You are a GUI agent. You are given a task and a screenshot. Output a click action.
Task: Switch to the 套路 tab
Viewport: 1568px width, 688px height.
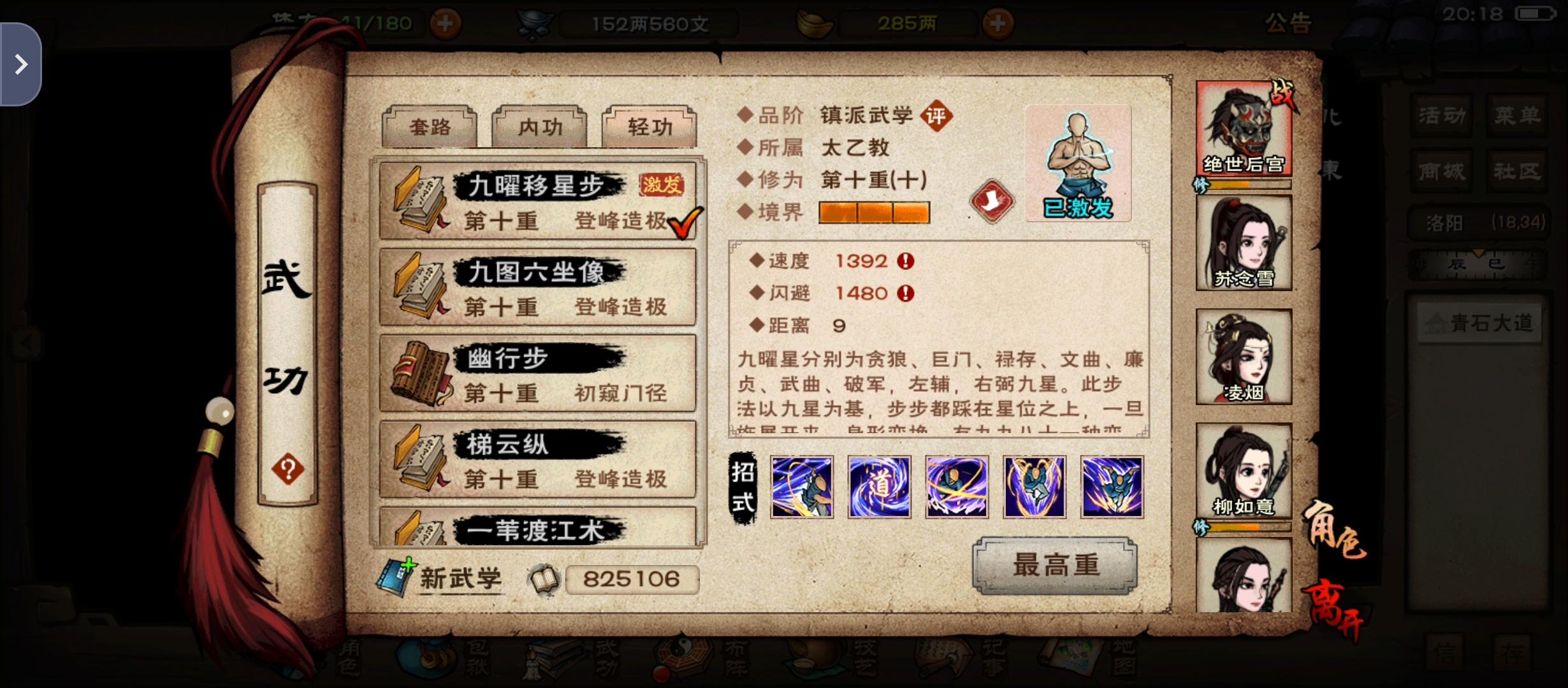[428, 127]
